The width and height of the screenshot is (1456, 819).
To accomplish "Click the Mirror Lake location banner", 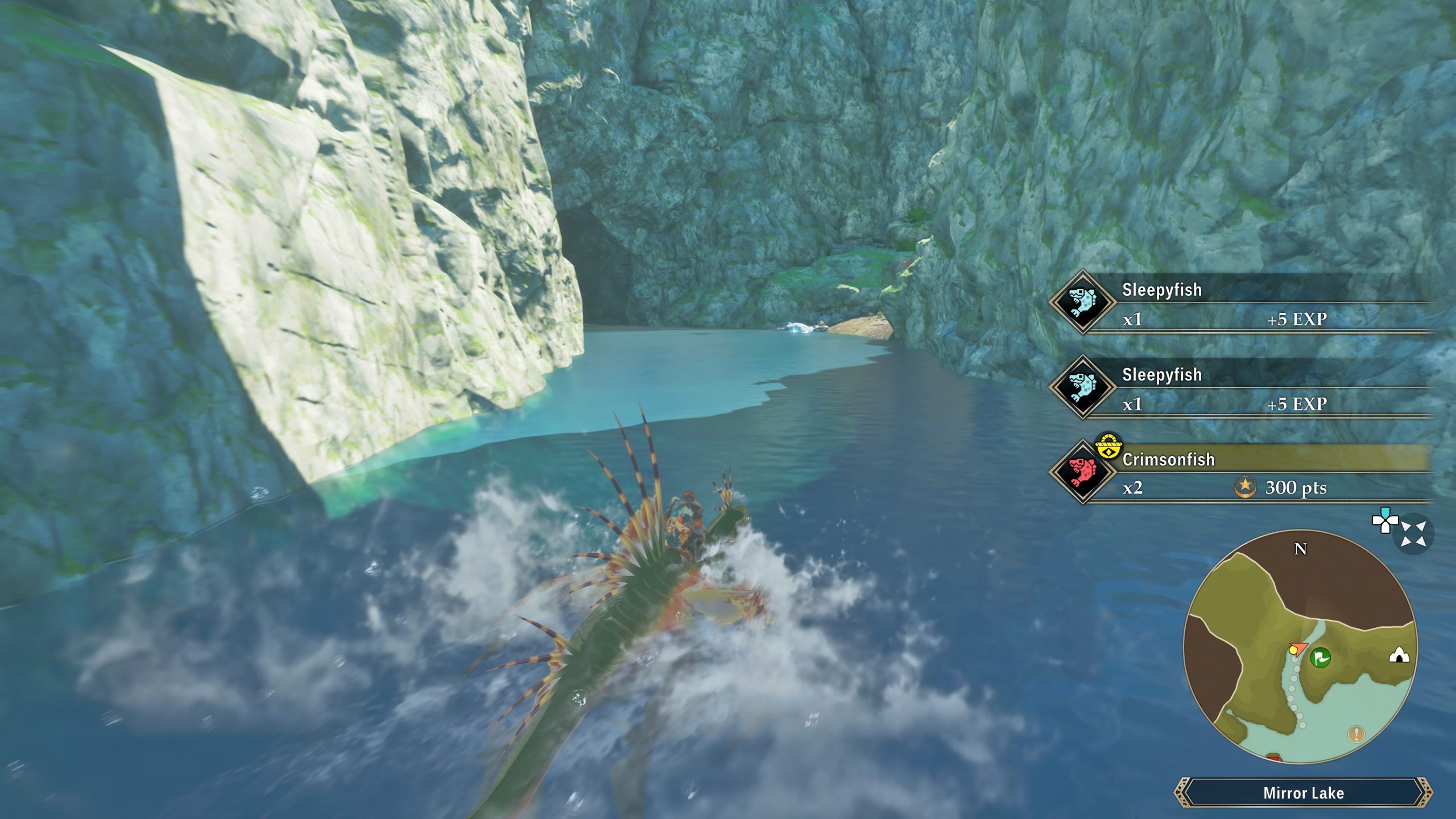I will point(1303,793).
